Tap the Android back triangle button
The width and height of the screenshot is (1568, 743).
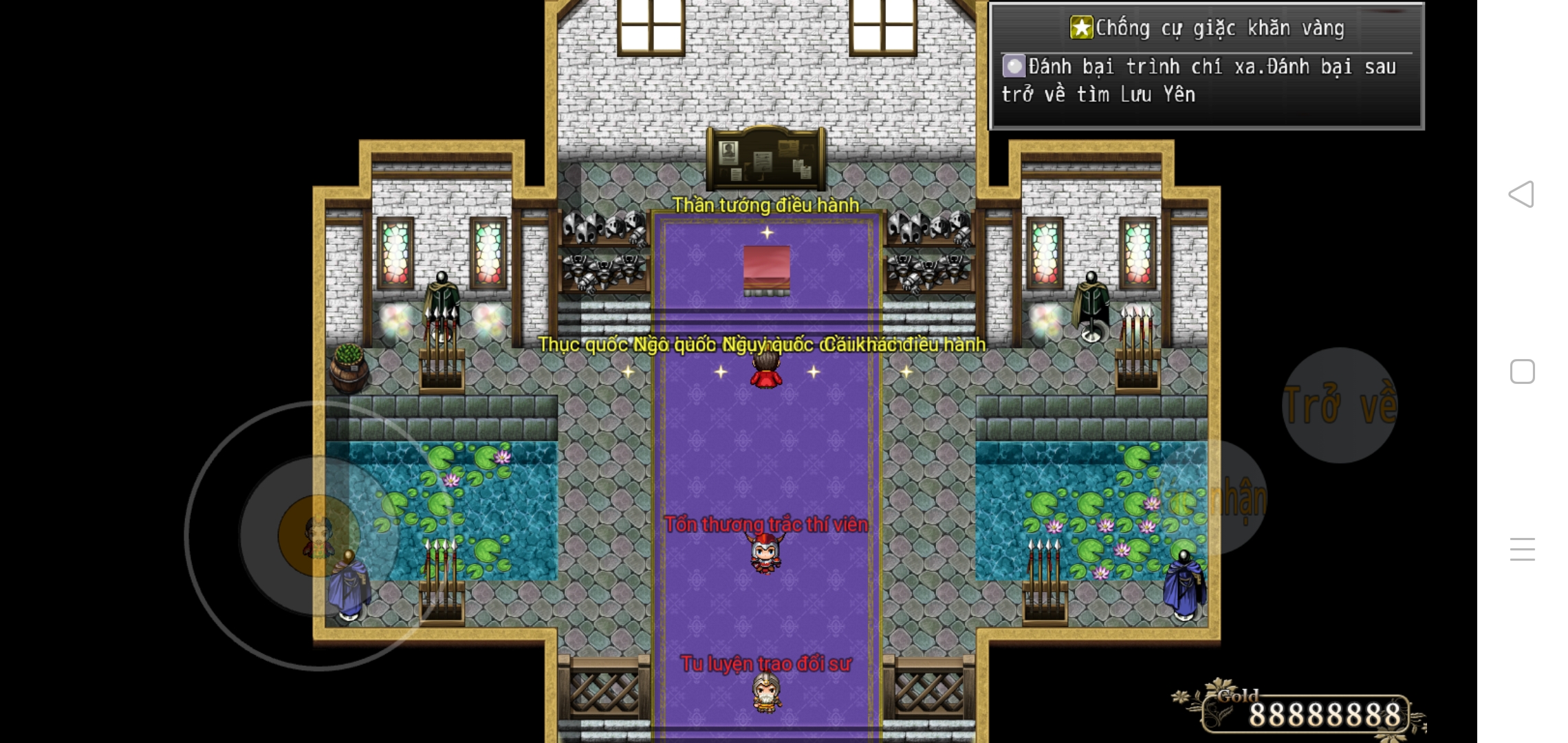[1521, 194]
